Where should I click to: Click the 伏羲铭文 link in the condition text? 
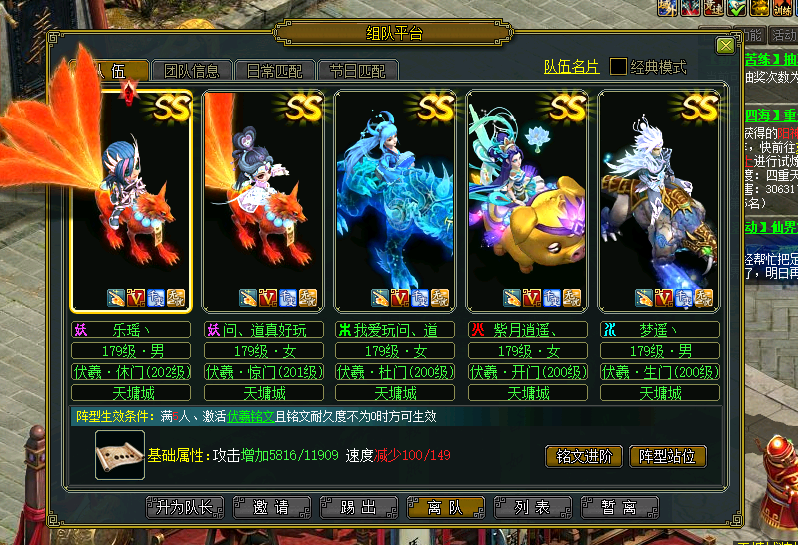click(x=250, y=416)
